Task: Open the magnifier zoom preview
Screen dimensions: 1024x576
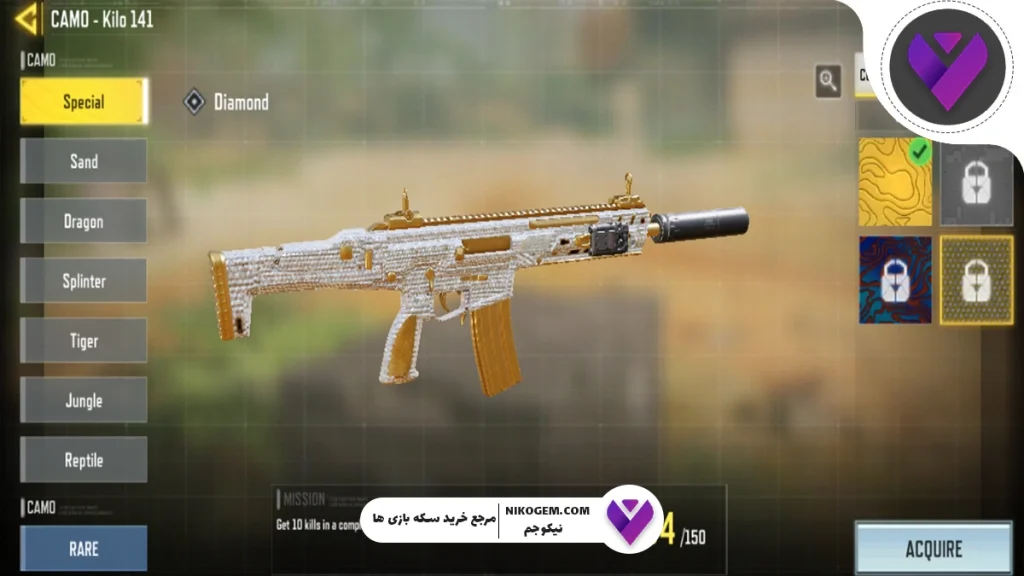Action: coord(828,81)
